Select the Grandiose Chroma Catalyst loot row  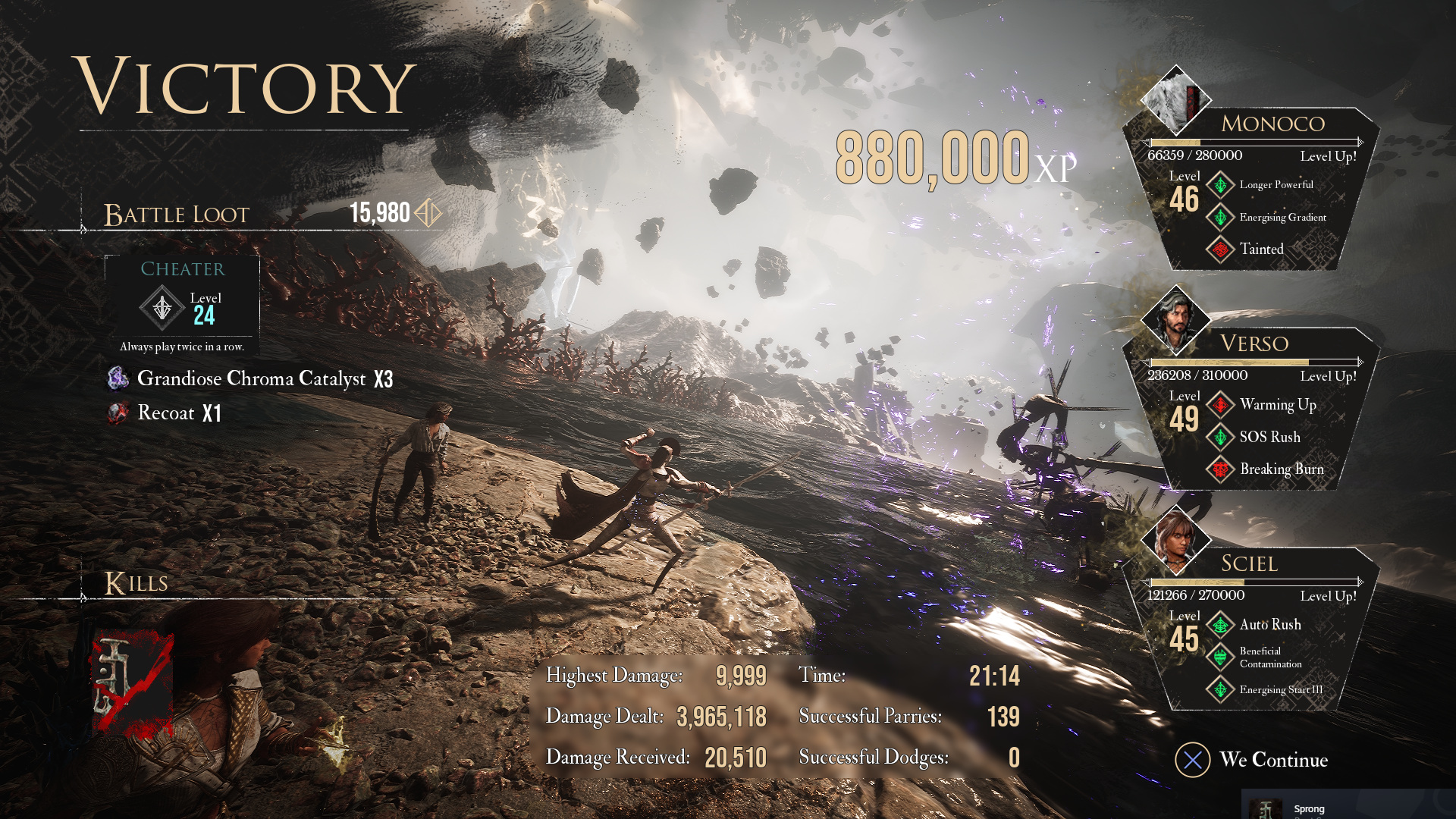tap(250, 378)
